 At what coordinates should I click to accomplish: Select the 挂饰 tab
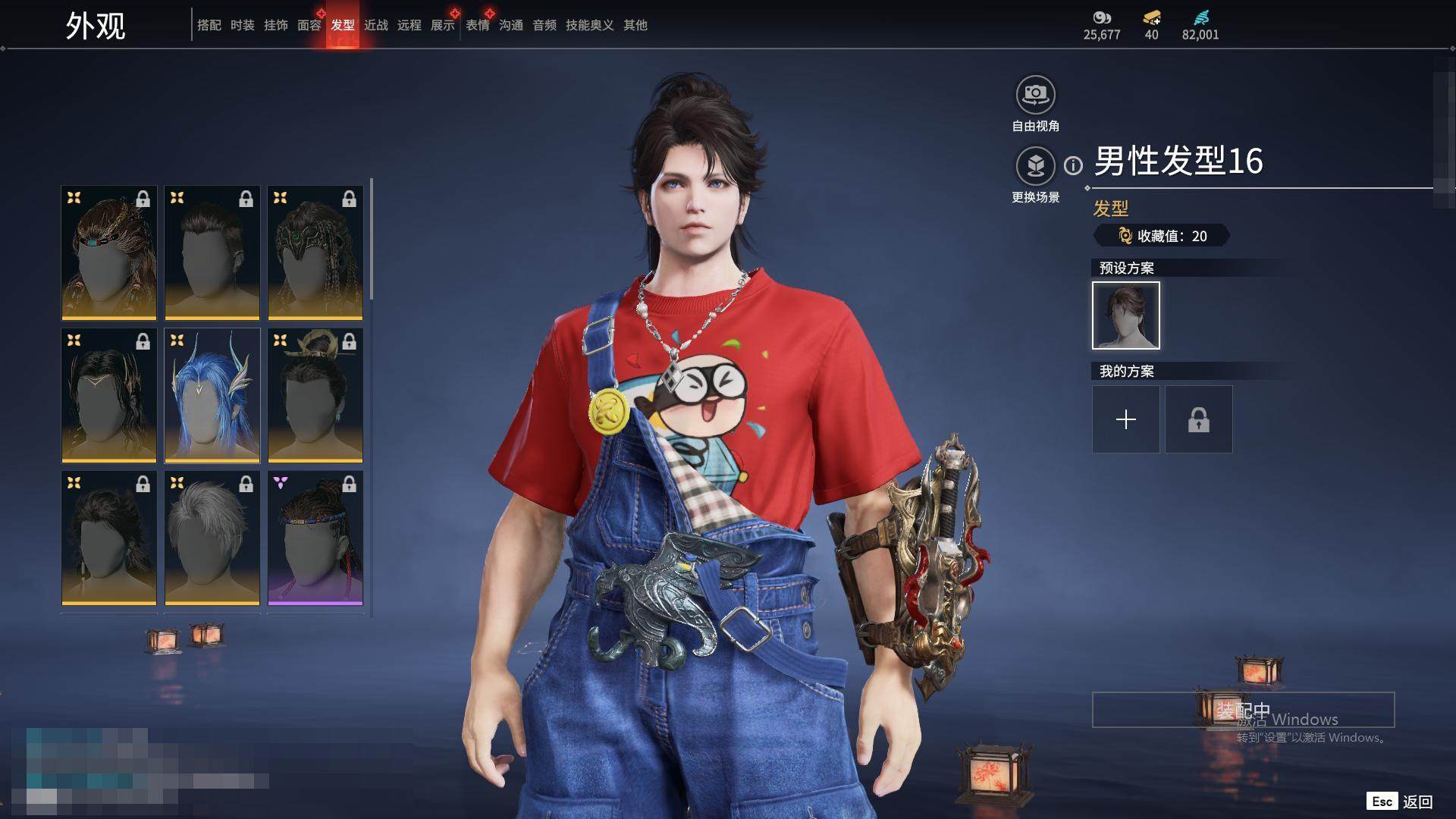pyautogui.click(x=275, y=25)
